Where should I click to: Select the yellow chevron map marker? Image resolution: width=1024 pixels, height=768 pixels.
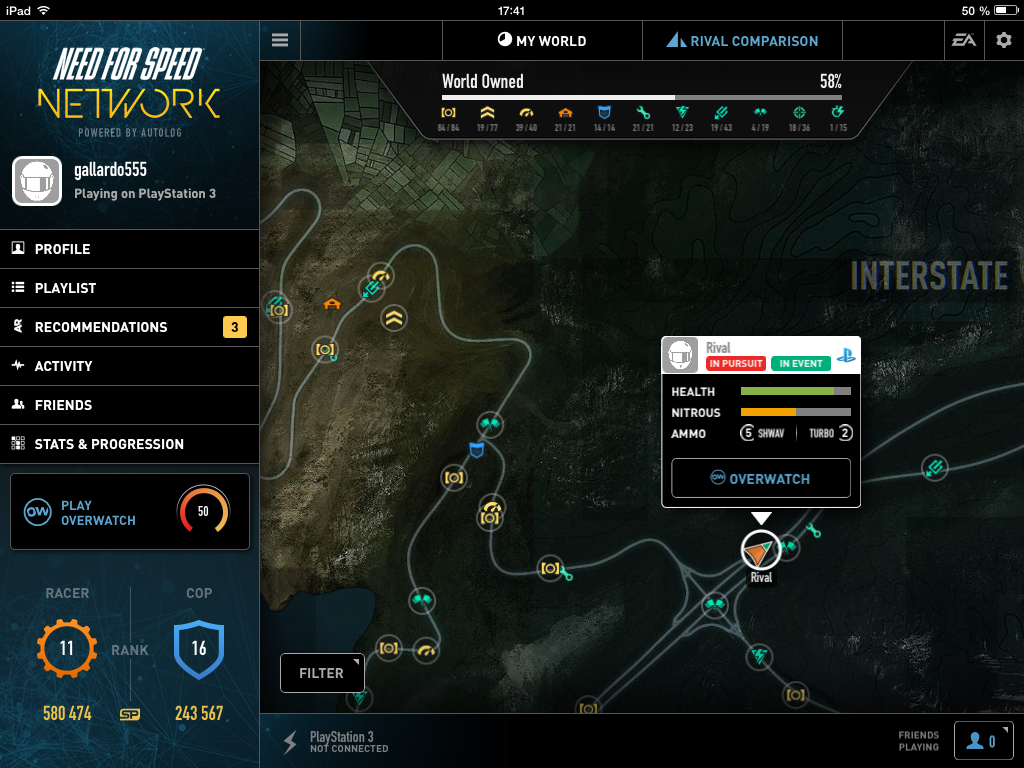(x=395, y=318)
